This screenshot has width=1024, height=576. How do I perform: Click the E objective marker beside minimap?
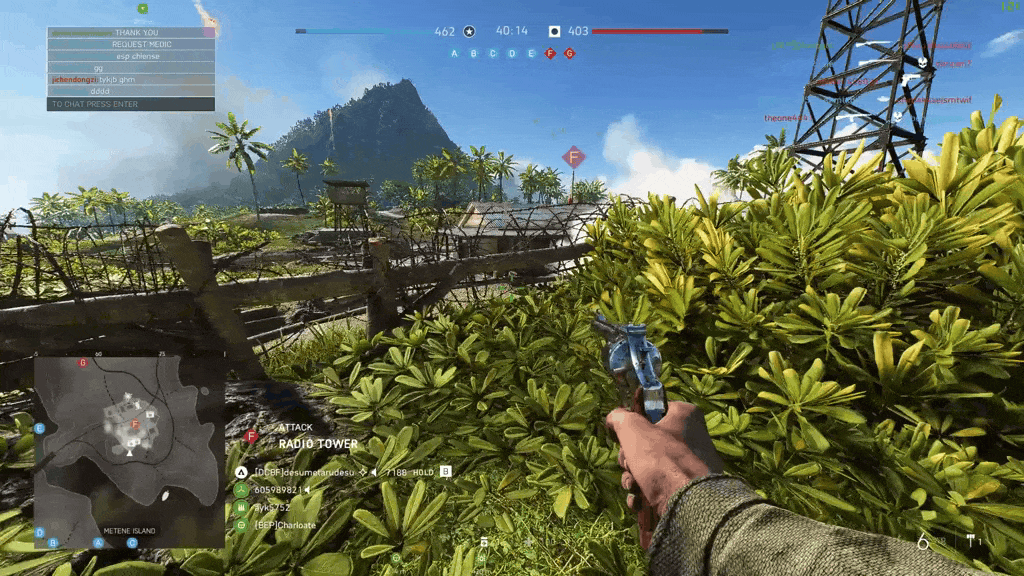point(40,429)
